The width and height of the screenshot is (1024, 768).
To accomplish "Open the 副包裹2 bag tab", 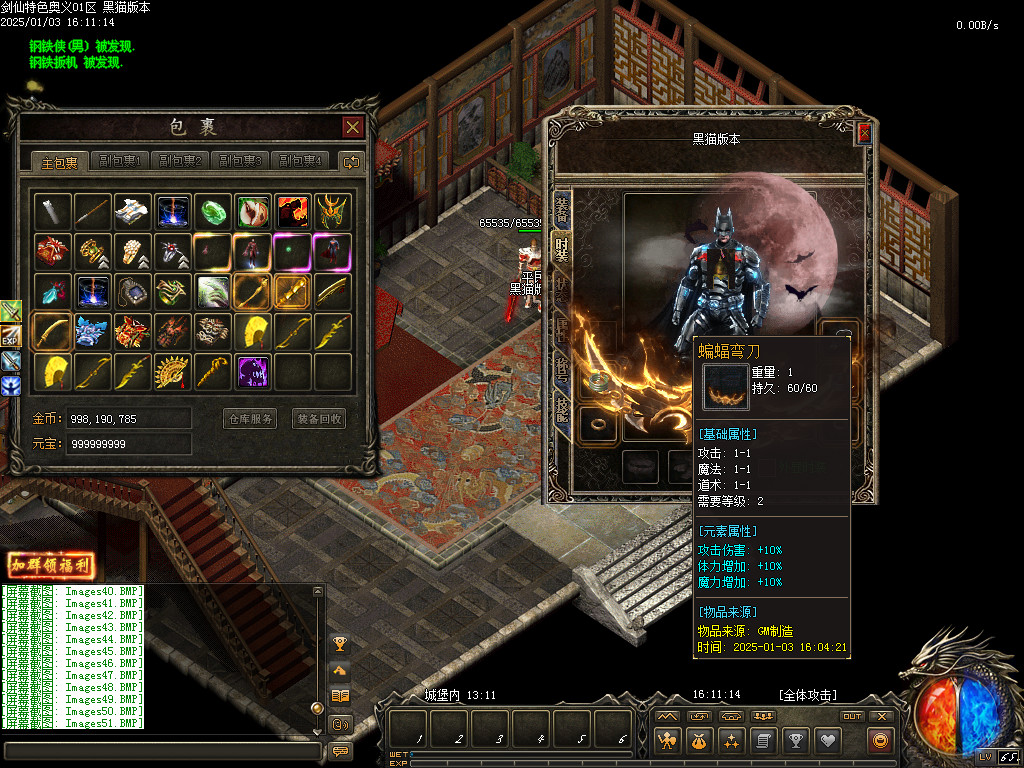I will pyautogui.click(x=180, y=161).
